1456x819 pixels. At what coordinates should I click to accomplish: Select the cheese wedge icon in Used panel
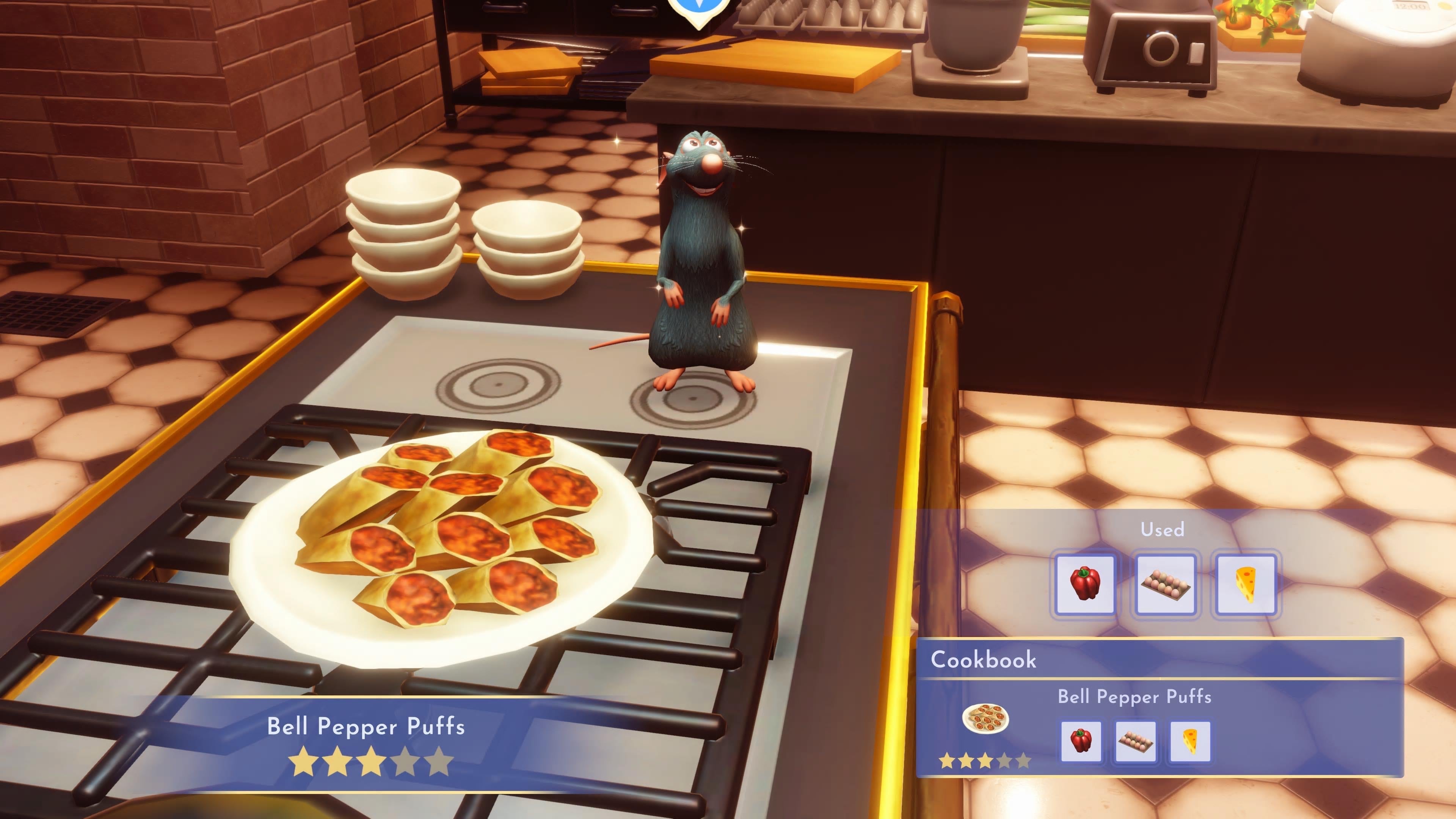pyautogui.click(x=1247, y=583)
